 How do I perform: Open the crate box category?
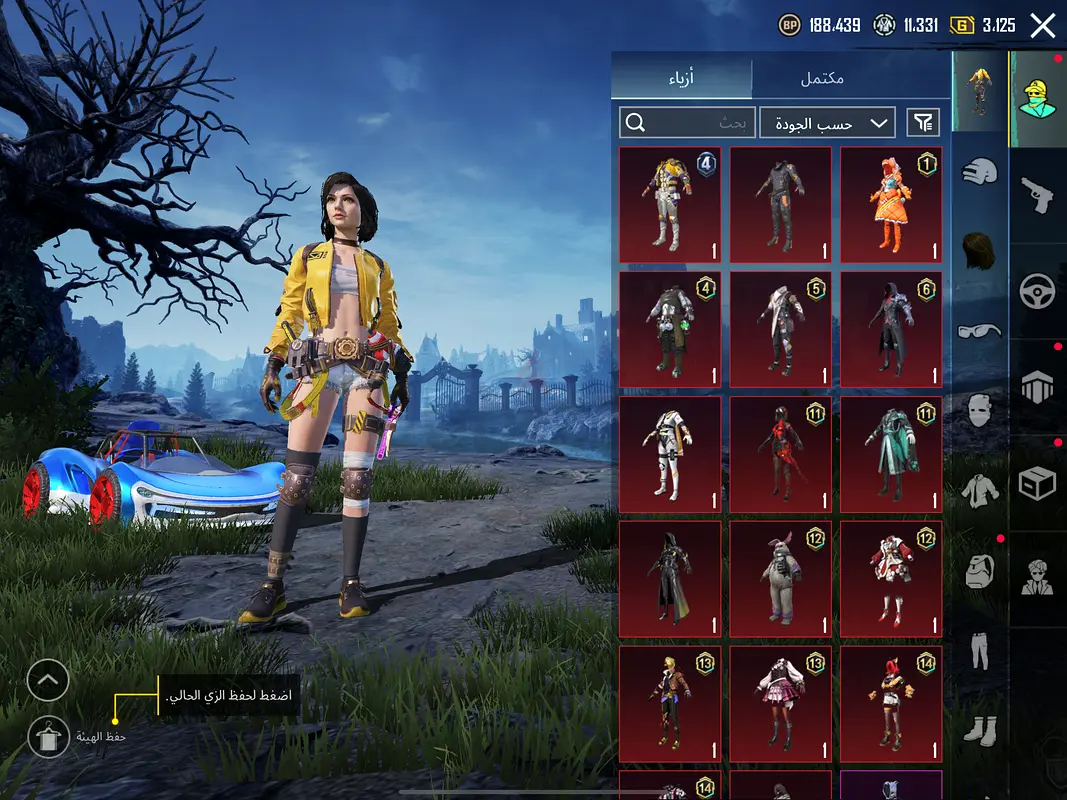1038,484
